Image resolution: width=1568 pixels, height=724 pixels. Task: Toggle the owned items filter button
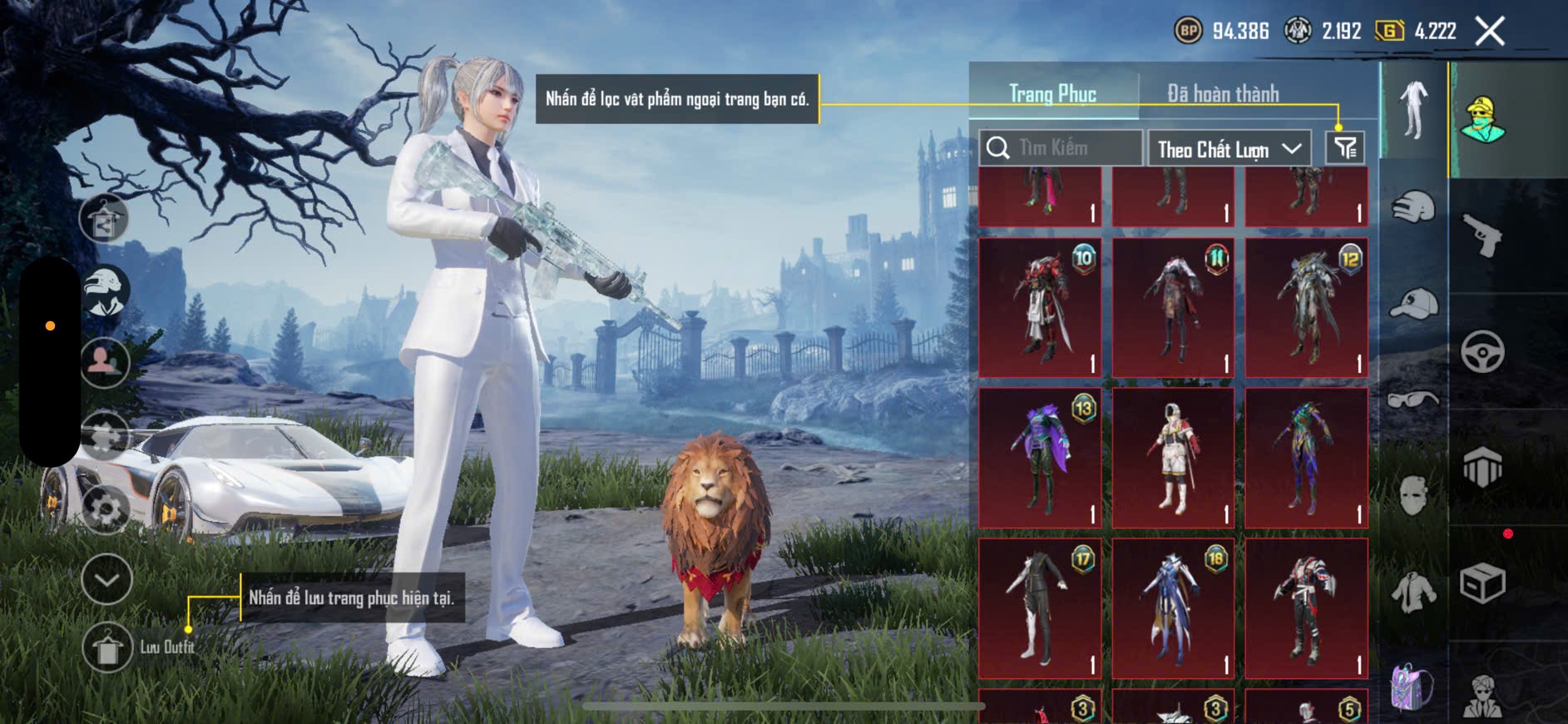pyautogui.click(x=1344, y=148)
